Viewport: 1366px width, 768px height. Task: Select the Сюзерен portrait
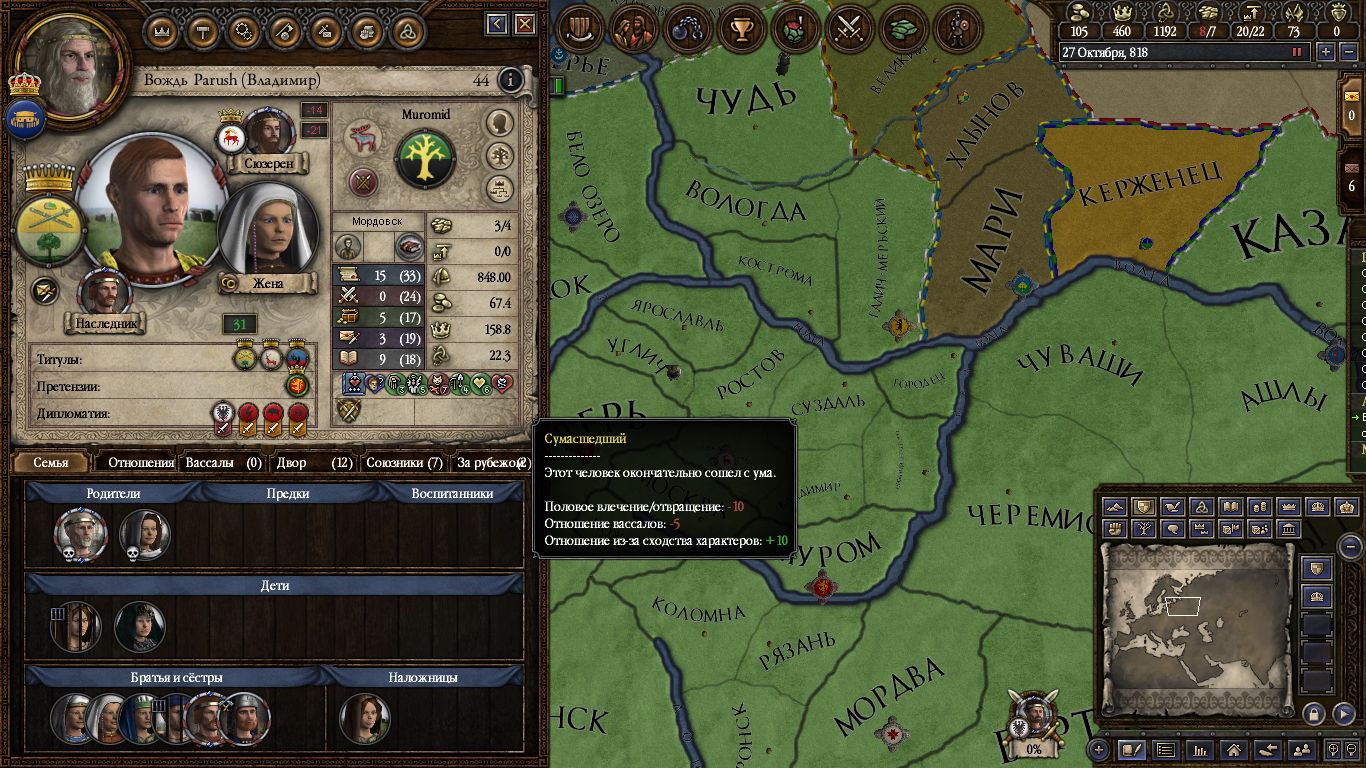[x=267, y=132]
